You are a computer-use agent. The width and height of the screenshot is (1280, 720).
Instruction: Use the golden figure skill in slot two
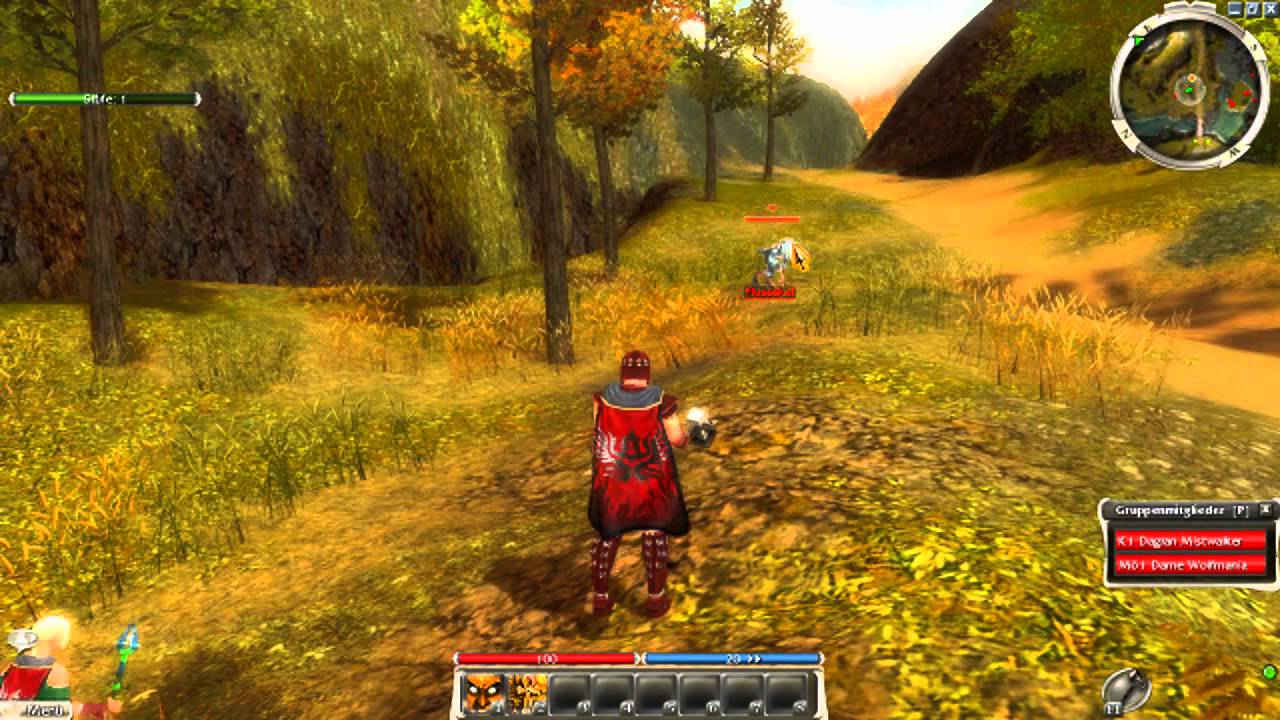pyautogui.click(x=527, y=692)
